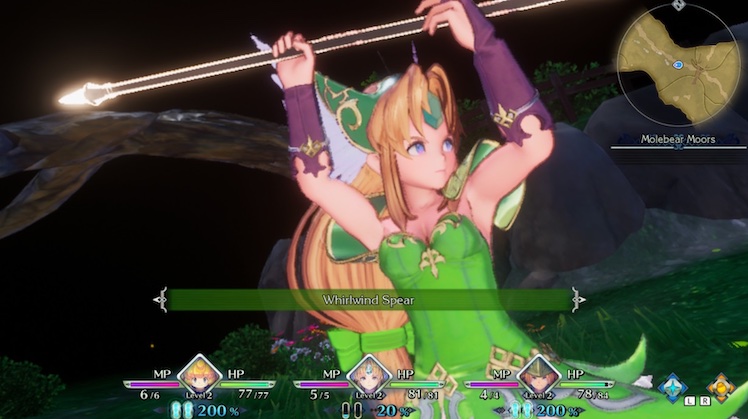Screen dimensions: 748x419
Task: Open the blue diamond ring menu icon
Action: coord(674,387)
